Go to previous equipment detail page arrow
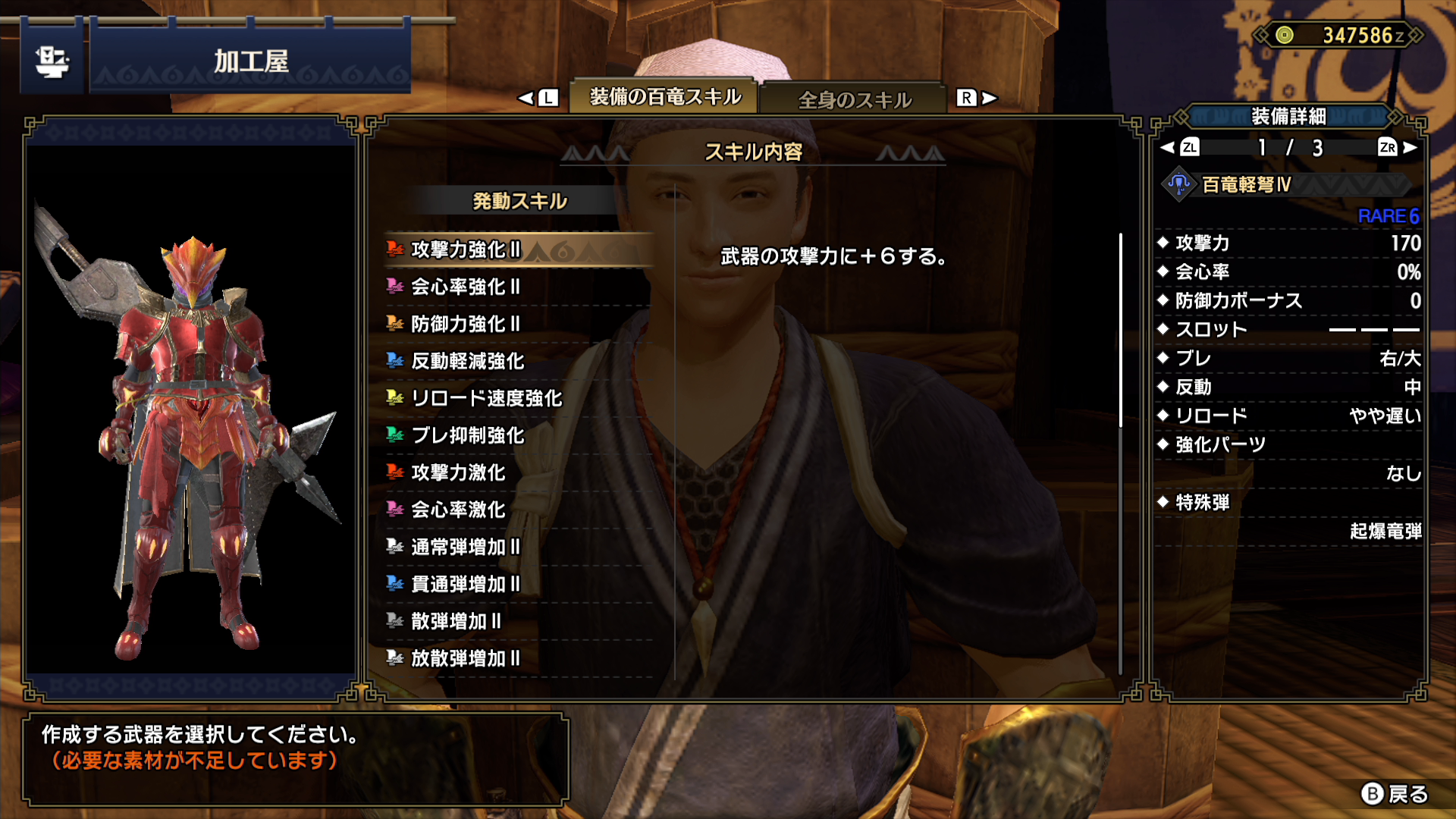Image resolution: width=1456 pixels, height=819 pixels. (x=1168, y=148)
